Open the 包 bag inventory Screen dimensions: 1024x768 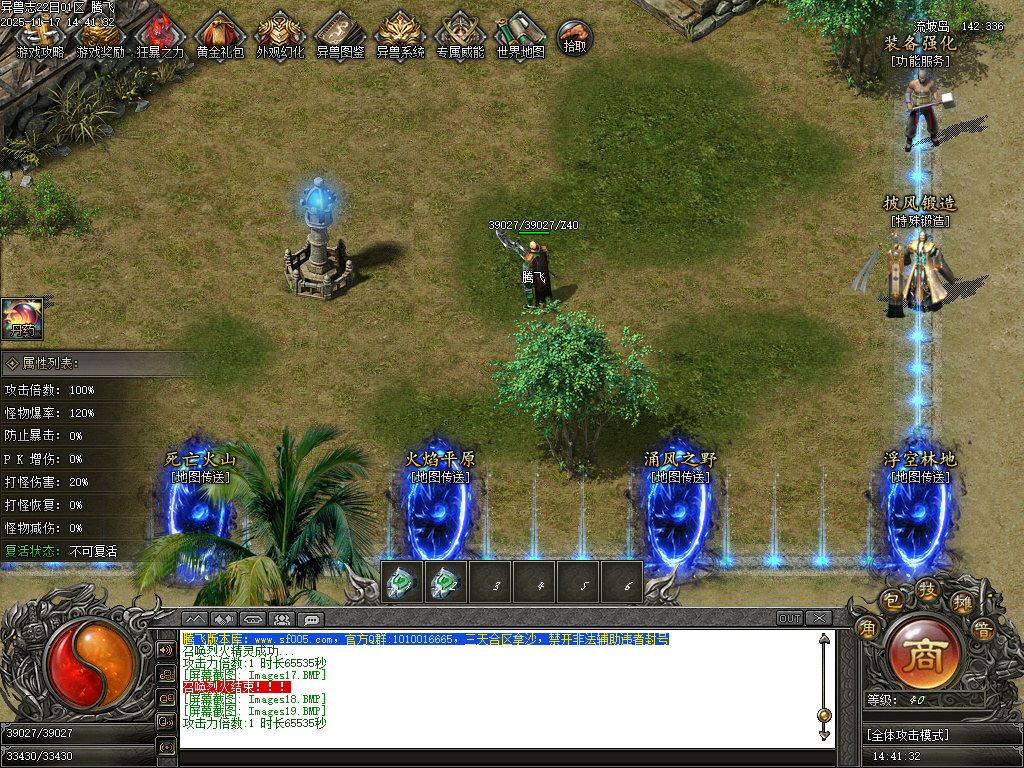891,602
